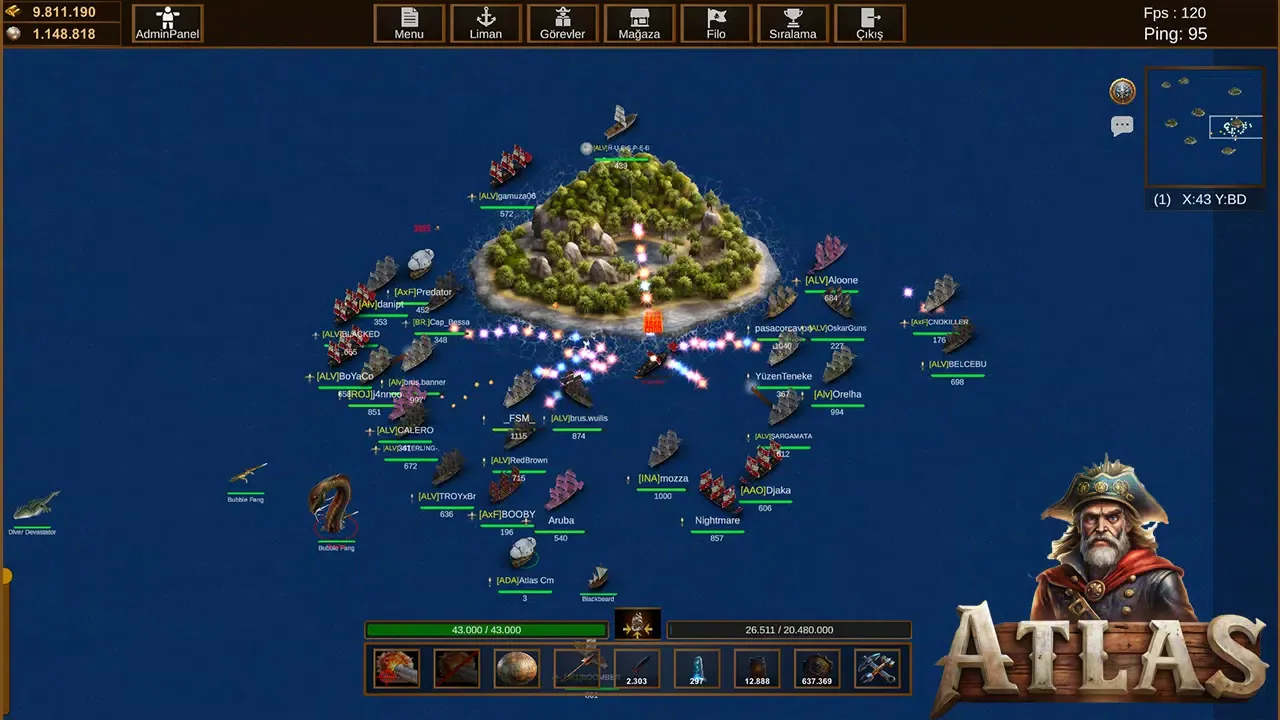This screenshot has height=720, width=1280.
Task: Open the Liman anchor icon
Action: (x=485, y=23)
